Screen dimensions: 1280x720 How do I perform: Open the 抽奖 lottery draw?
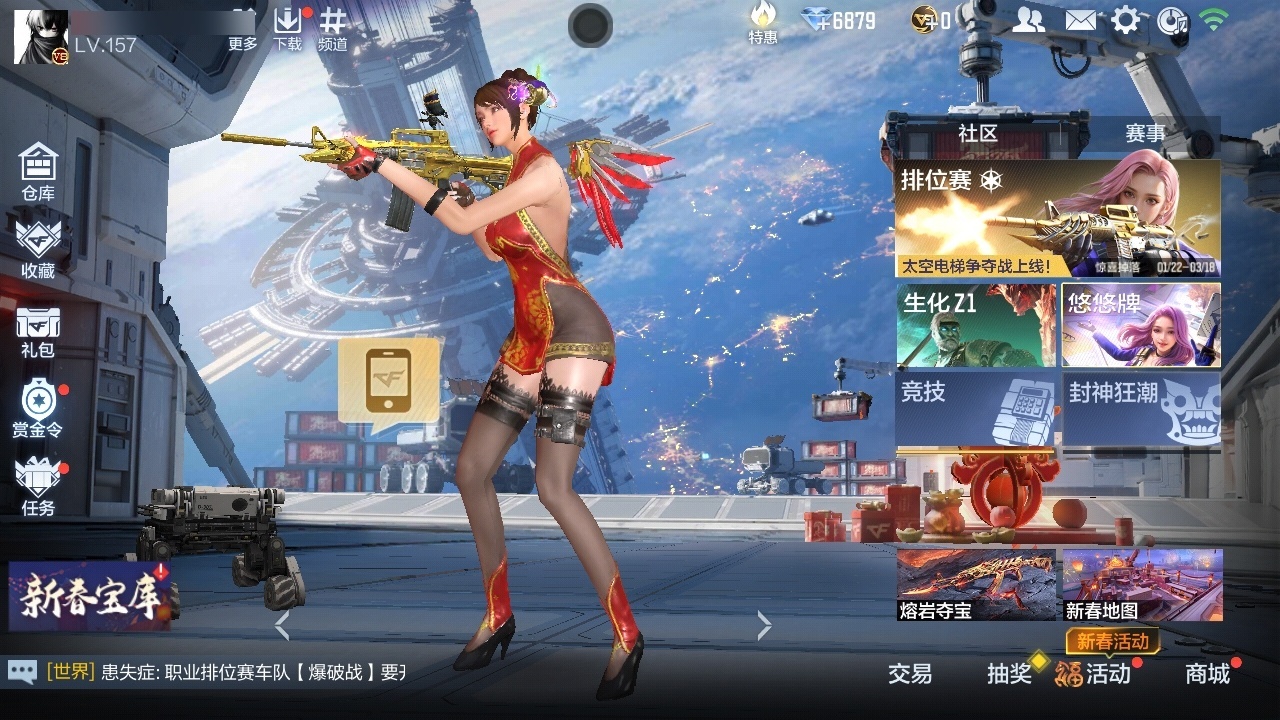click(x=1009, y=674)
